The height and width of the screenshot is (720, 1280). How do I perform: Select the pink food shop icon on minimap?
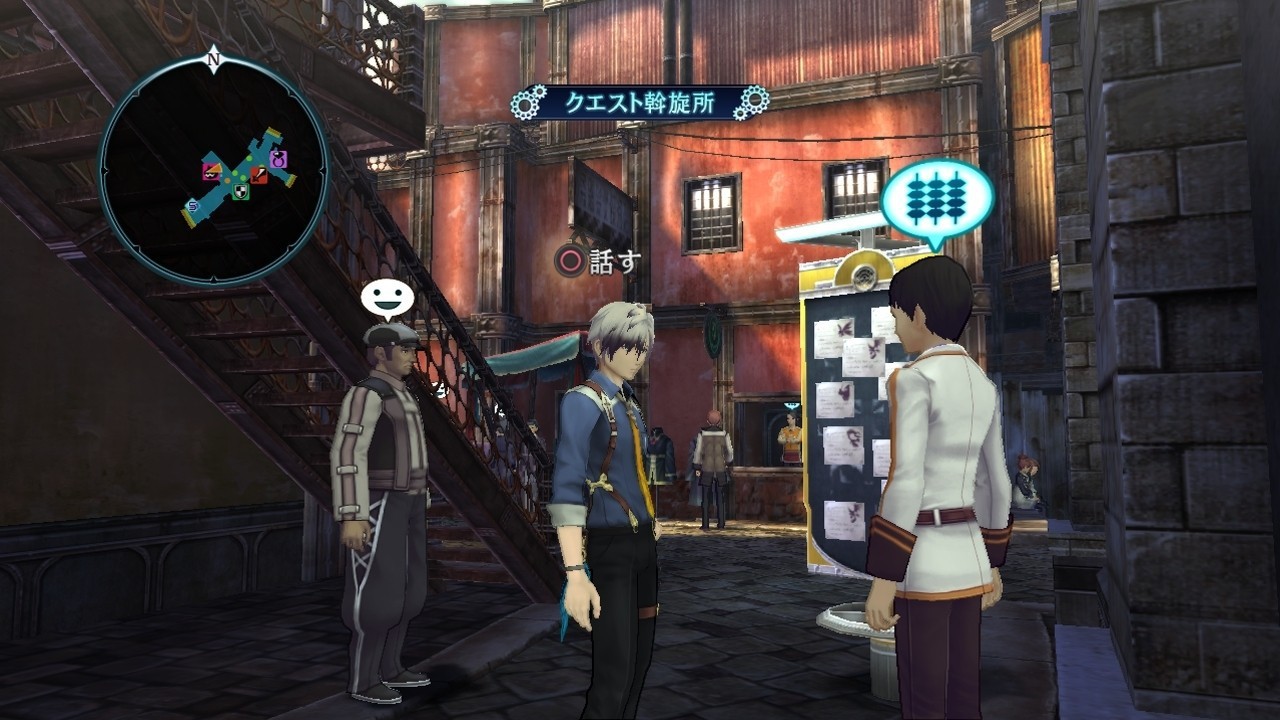point(211,172)
